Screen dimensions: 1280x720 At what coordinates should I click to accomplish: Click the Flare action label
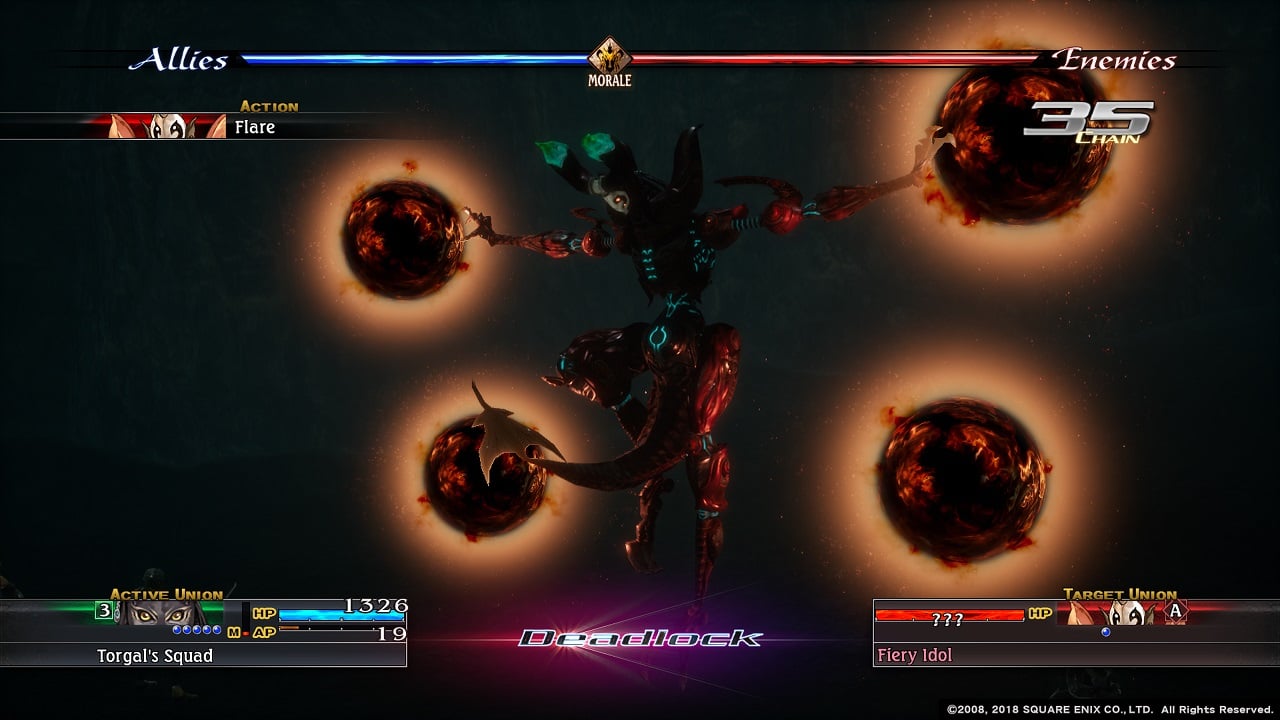(x=255, y=127)
